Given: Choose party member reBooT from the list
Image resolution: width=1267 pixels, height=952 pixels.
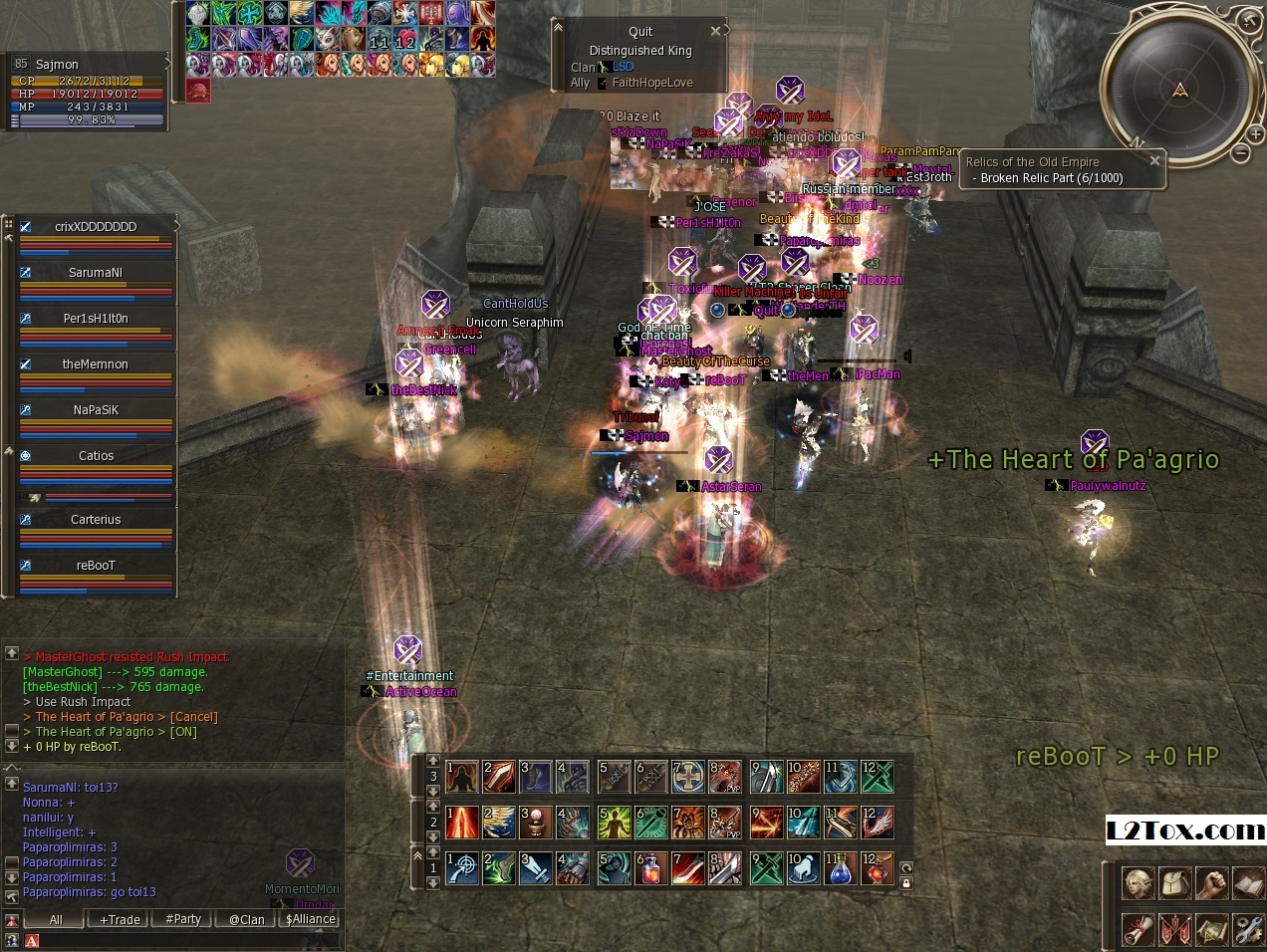Looking at the screenshot, I should [96, 565].
